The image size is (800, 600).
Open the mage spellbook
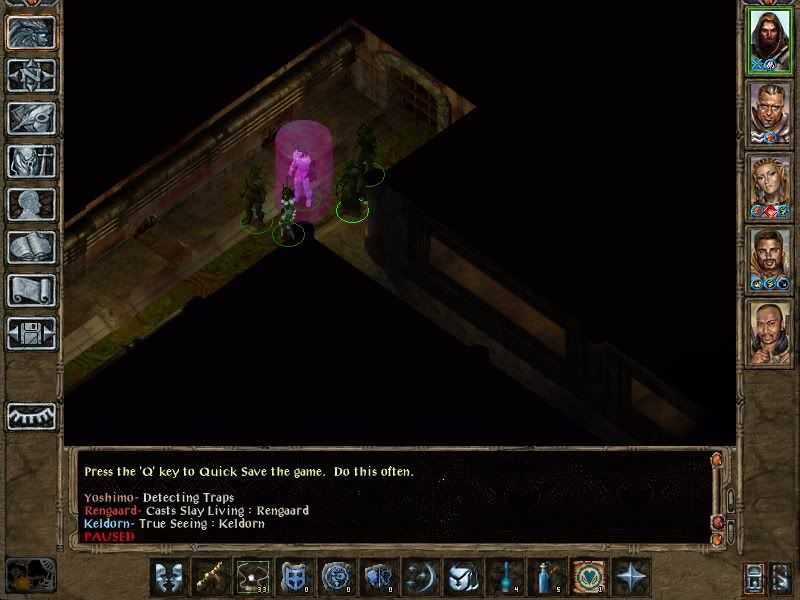(x=31, y=247)
